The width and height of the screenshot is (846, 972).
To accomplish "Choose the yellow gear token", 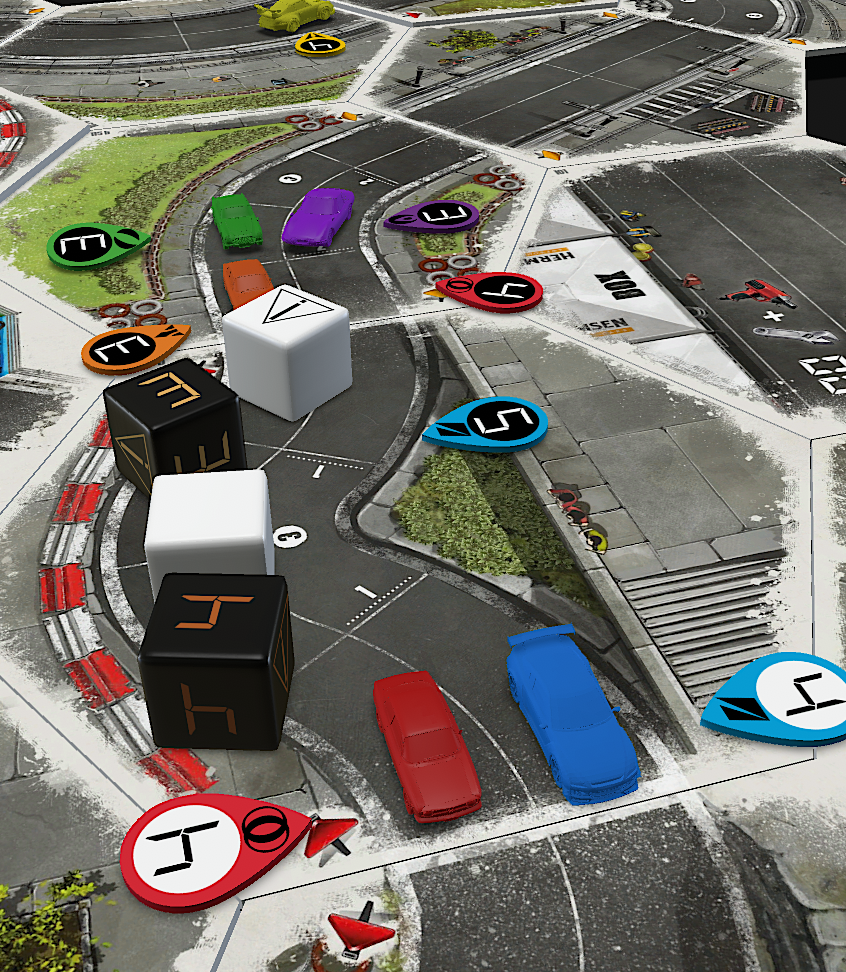I will [x=321, y=44].
